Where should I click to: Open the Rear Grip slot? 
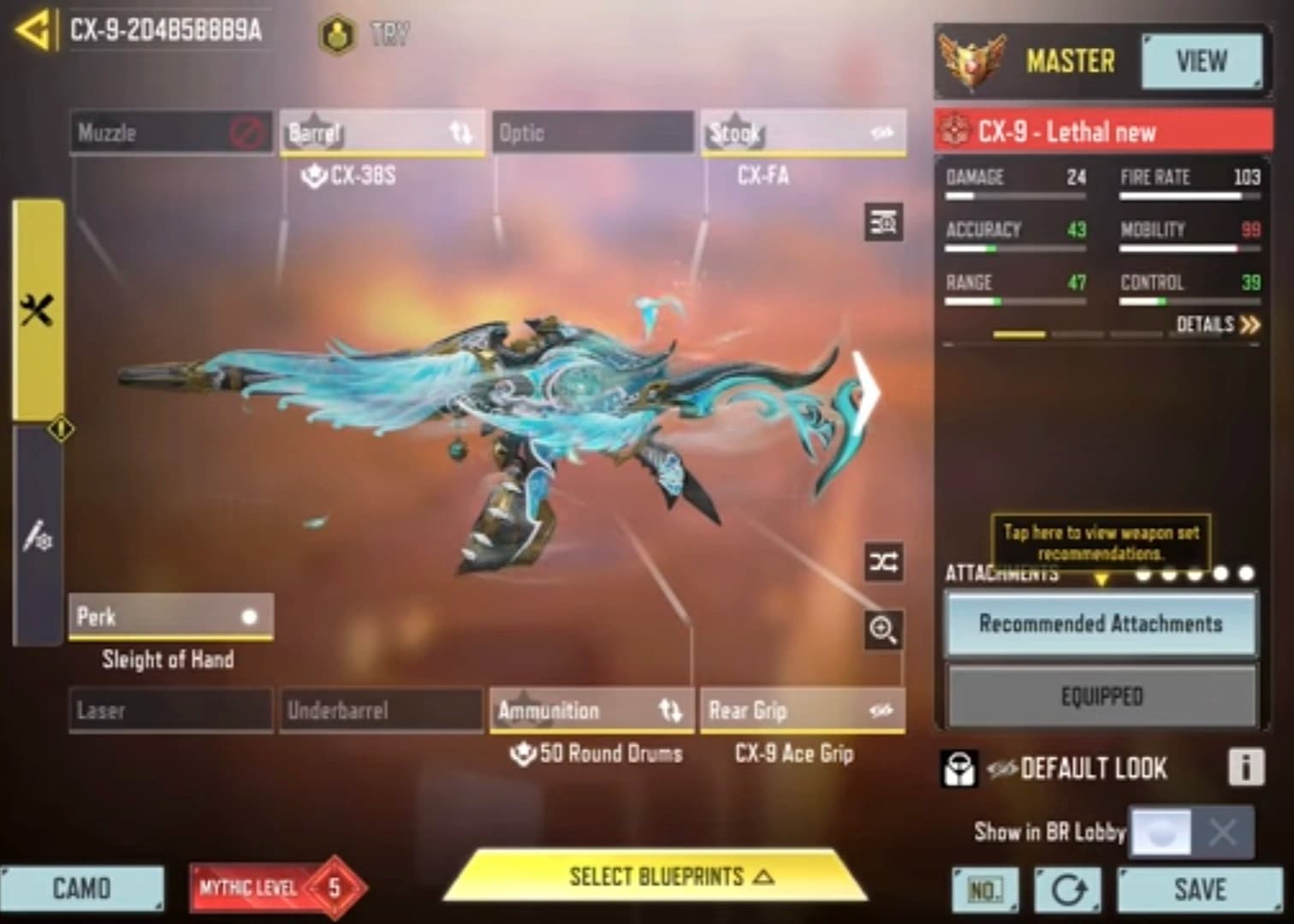(x=802, y=711)
